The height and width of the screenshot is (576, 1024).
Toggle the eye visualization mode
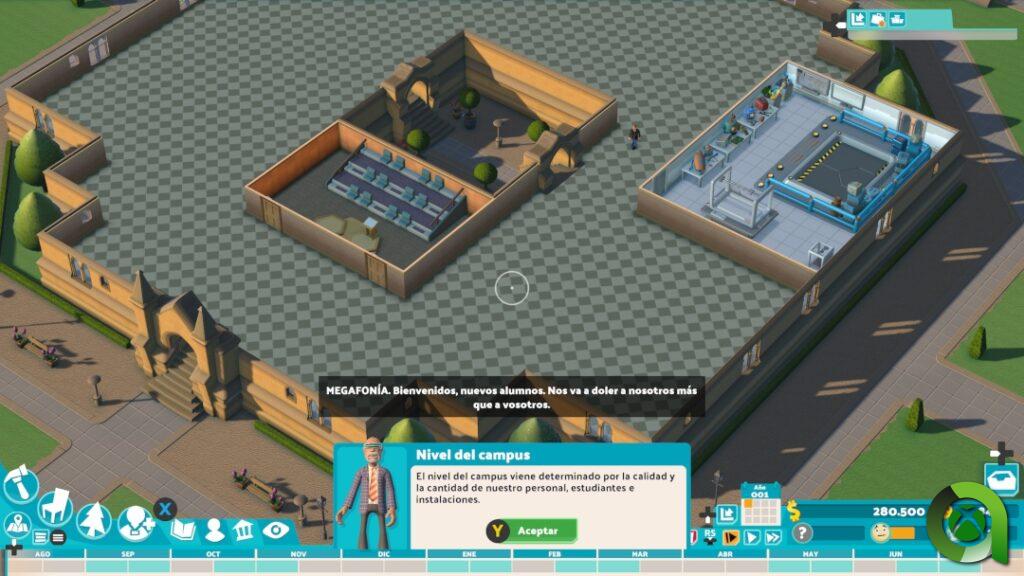pyautogui.click(x=275, y=530)
